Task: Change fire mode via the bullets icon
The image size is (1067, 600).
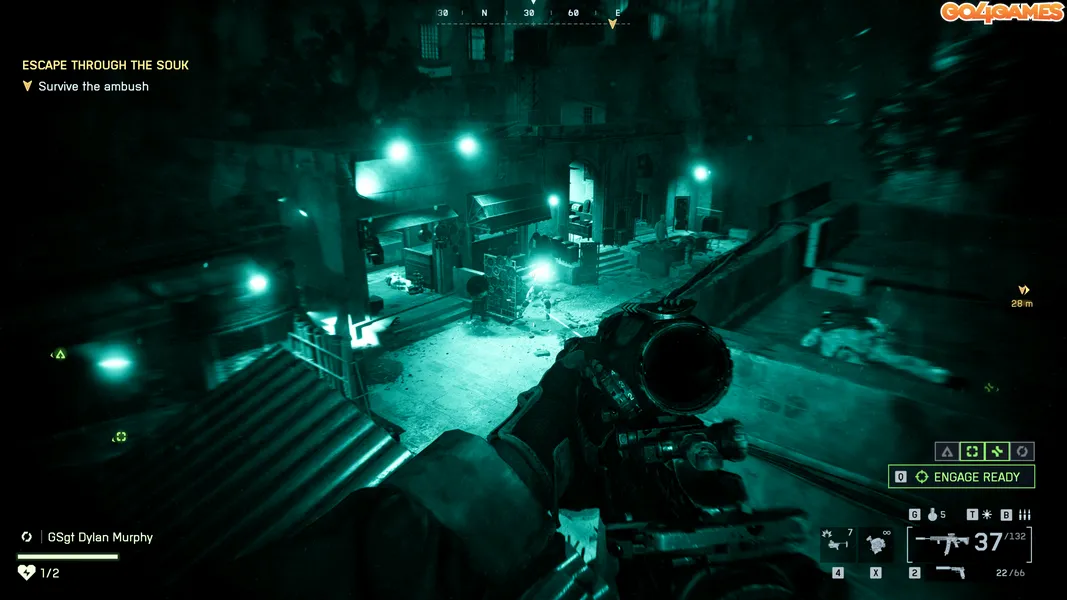Action: 1023,515
